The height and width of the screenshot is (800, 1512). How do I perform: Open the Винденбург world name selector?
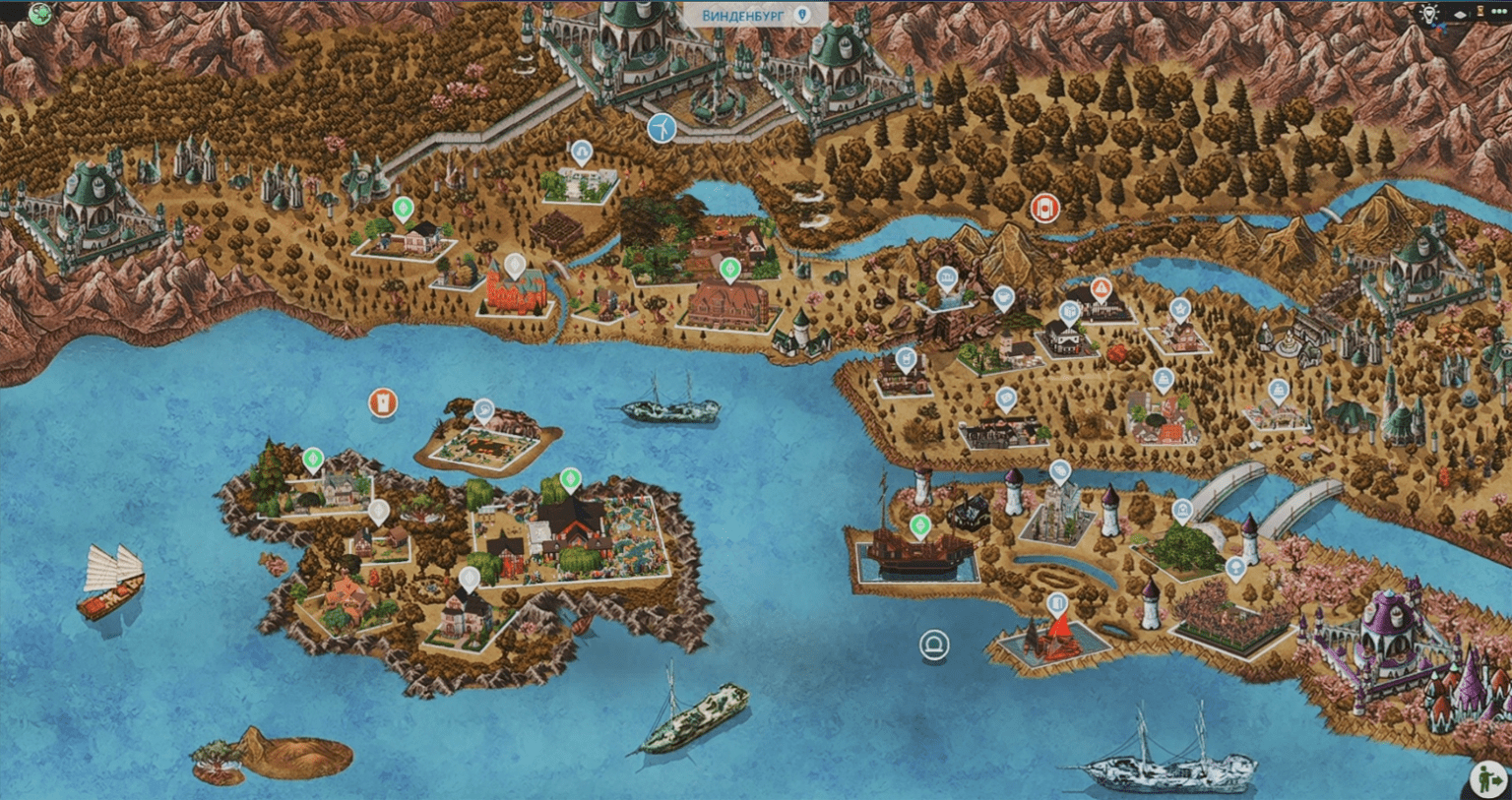click(738, 15)
